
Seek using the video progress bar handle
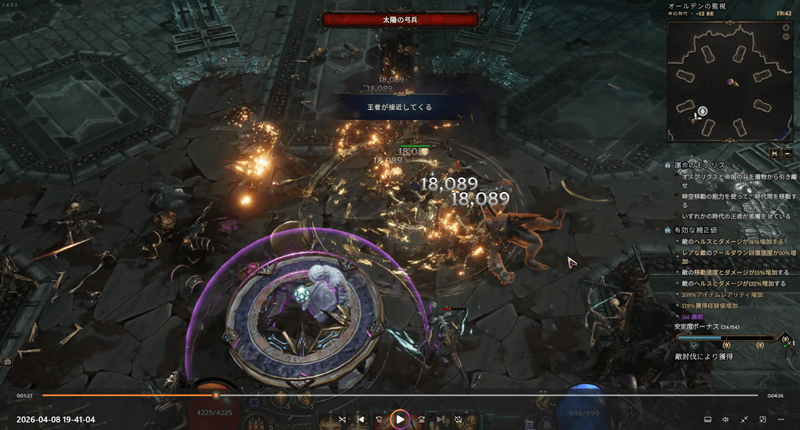click(216, 396)
